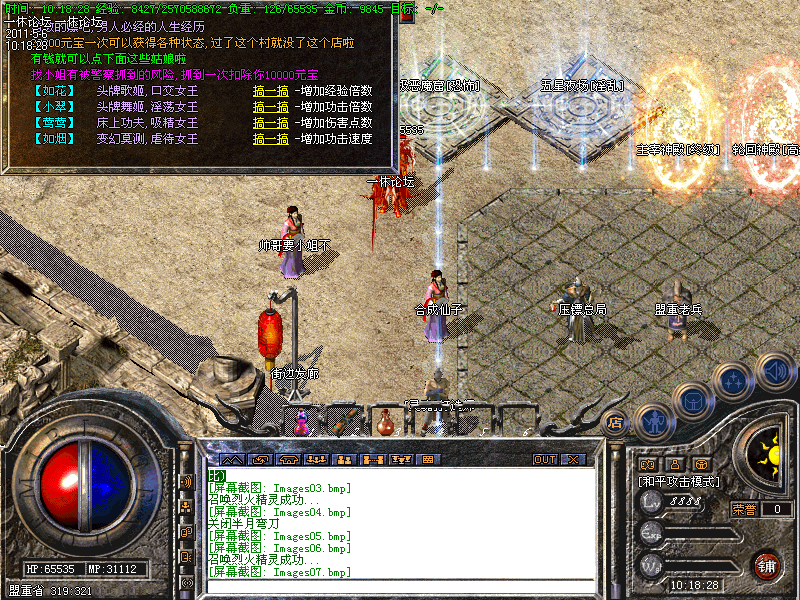Click the OUT button on chat panel
Screen dimensions: 800x600
[544, 460]
